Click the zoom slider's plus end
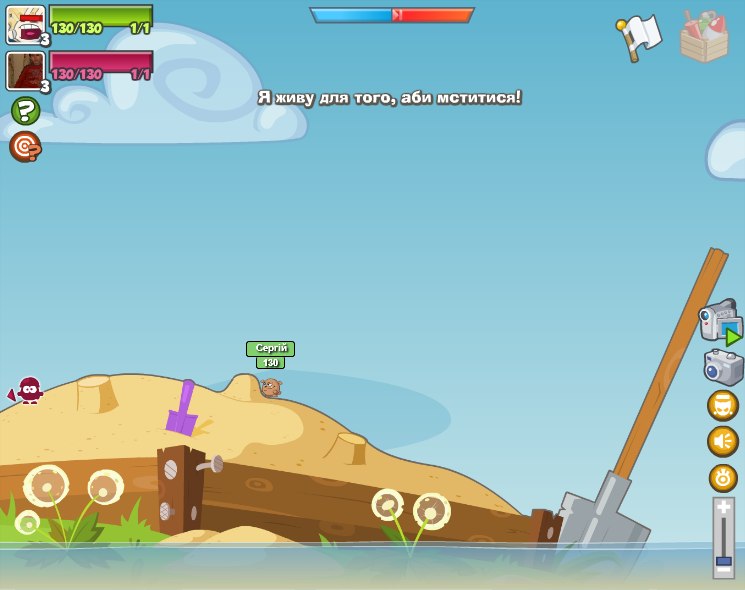This screenshot has height=590, width=745. tap(723, 508)
